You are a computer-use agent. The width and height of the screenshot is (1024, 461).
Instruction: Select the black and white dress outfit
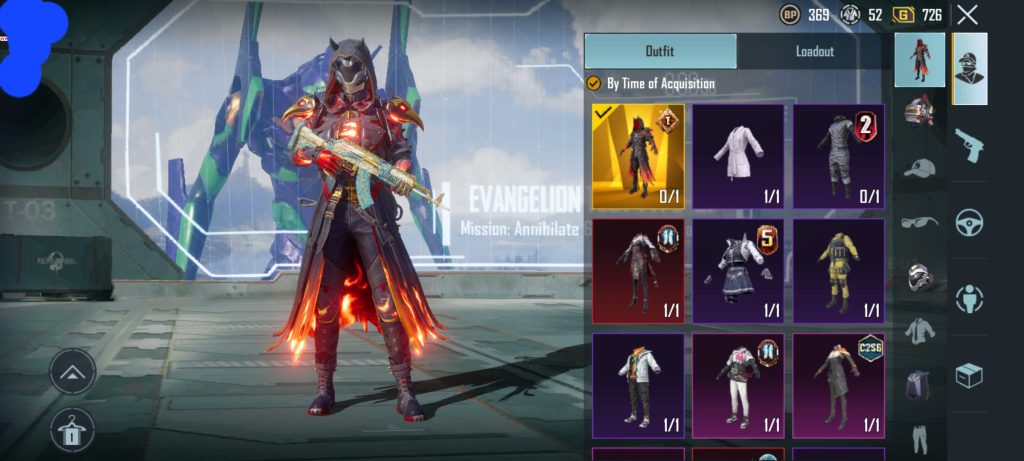738,271
